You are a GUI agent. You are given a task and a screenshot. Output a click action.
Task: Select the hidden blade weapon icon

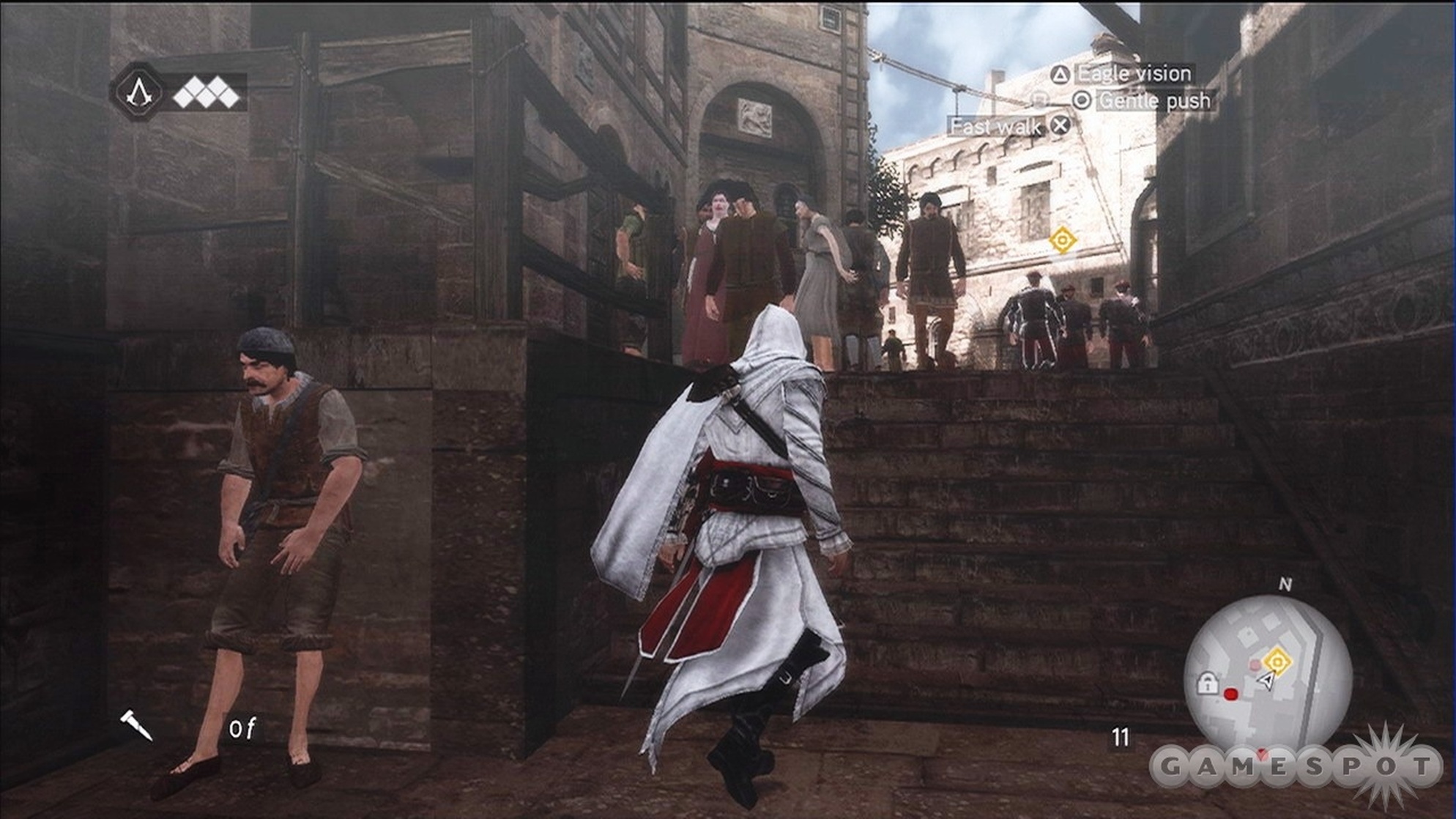pyautogui.click(x=136, y=724)
